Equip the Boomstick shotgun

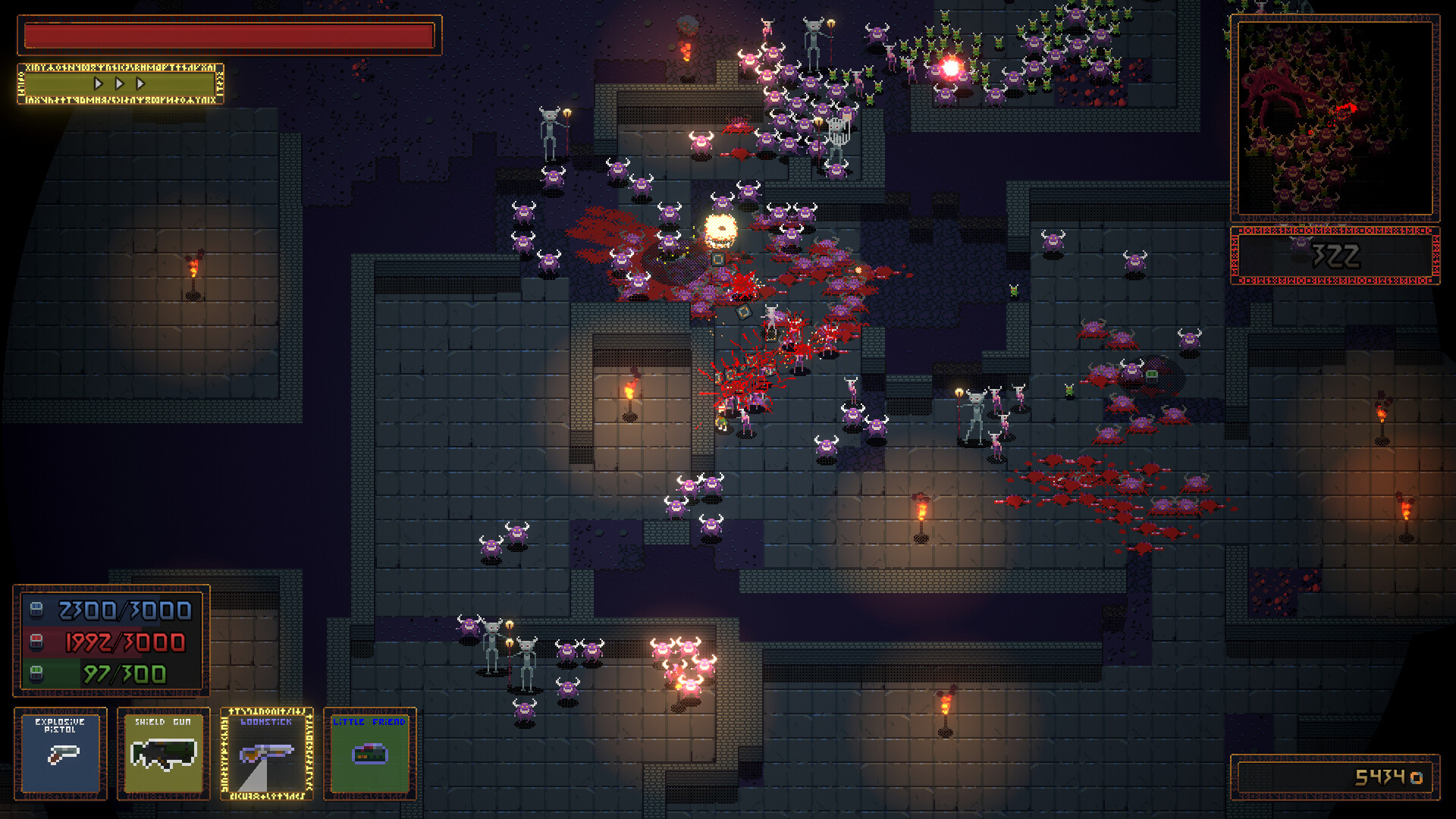(x=267, y=755)
